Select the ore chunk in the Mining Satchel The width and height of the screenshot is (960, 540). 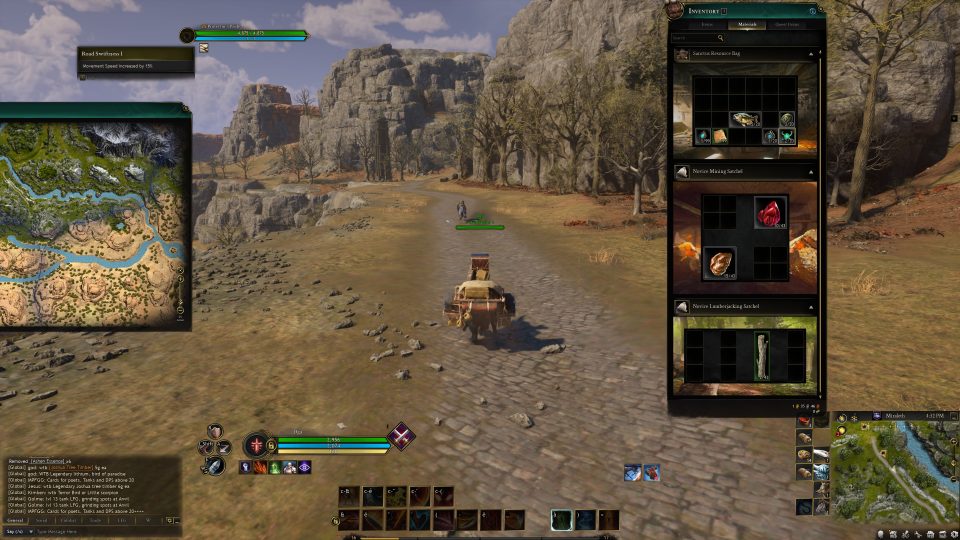point(717,262)
